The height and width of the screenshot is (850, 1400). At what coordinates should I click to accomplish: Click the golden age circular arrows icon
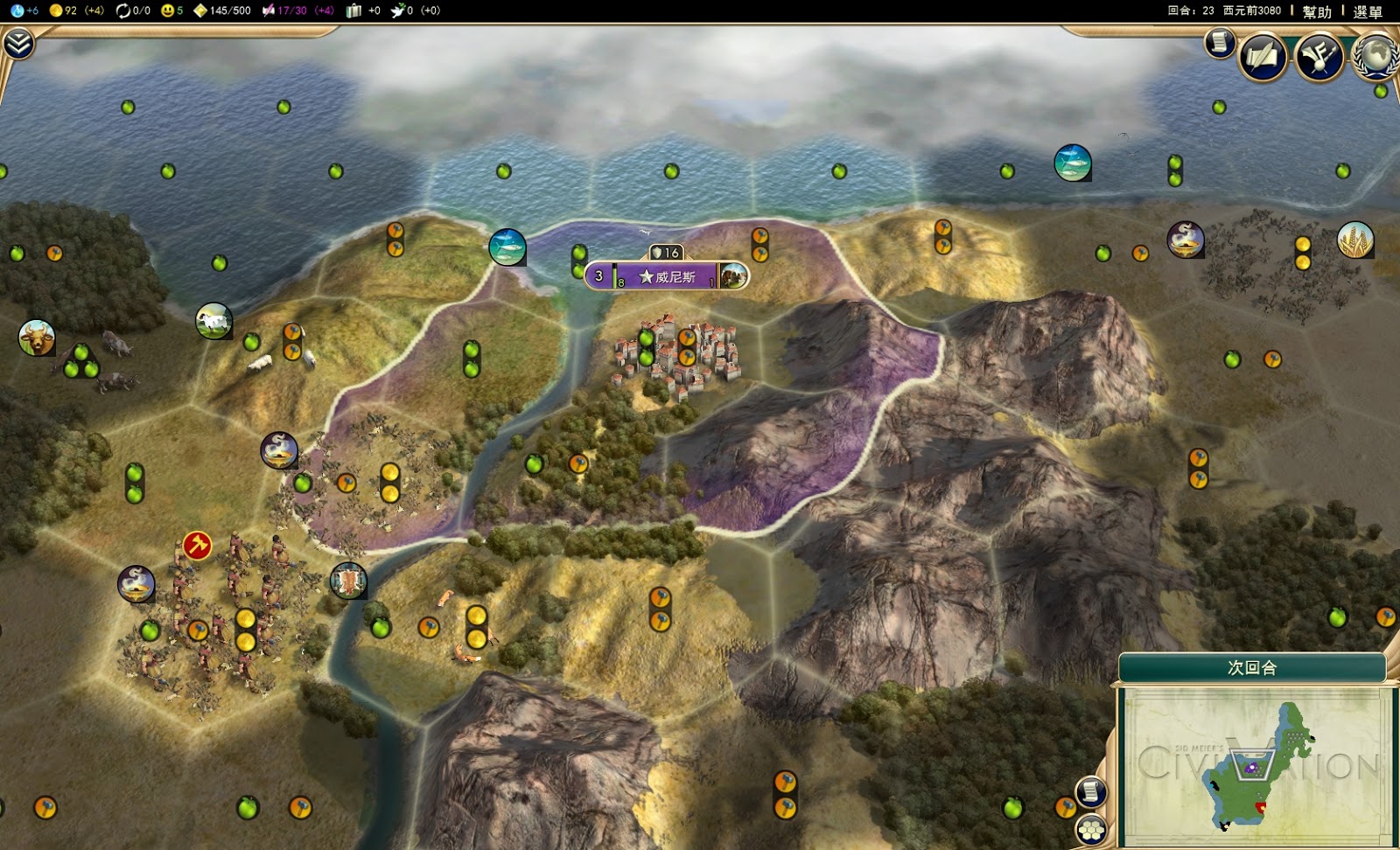[122, 10]
